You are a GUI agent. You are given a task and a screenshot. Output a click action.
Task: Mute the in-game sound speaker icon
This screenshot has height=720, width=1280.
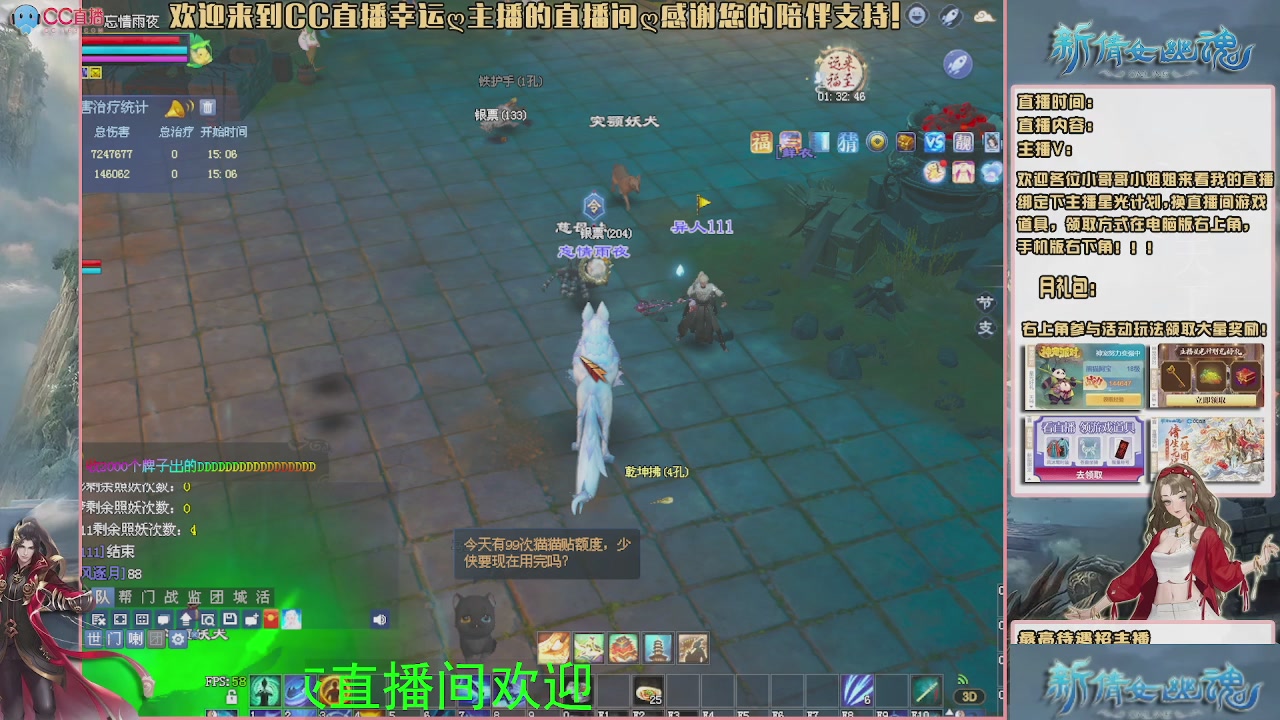(x=381, y=618)
